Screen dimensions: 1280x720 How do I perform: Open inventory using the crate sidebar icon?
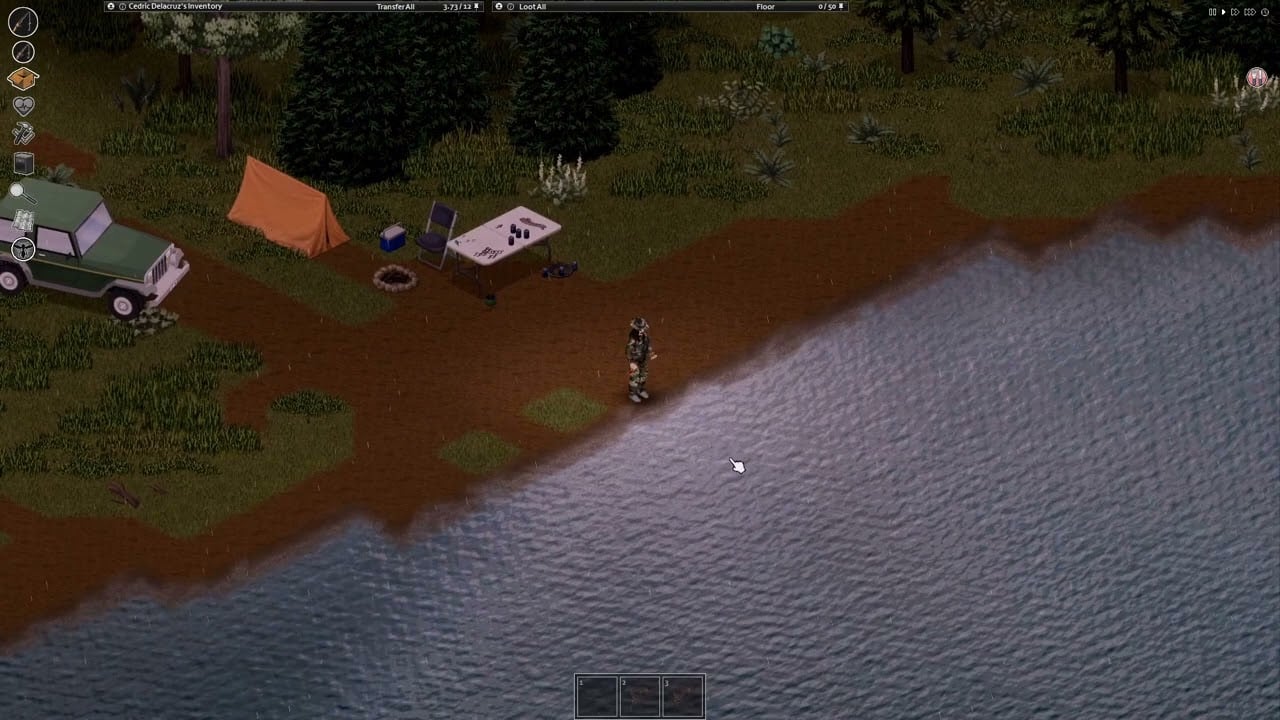pyautogui.click(x=24, y=78)
